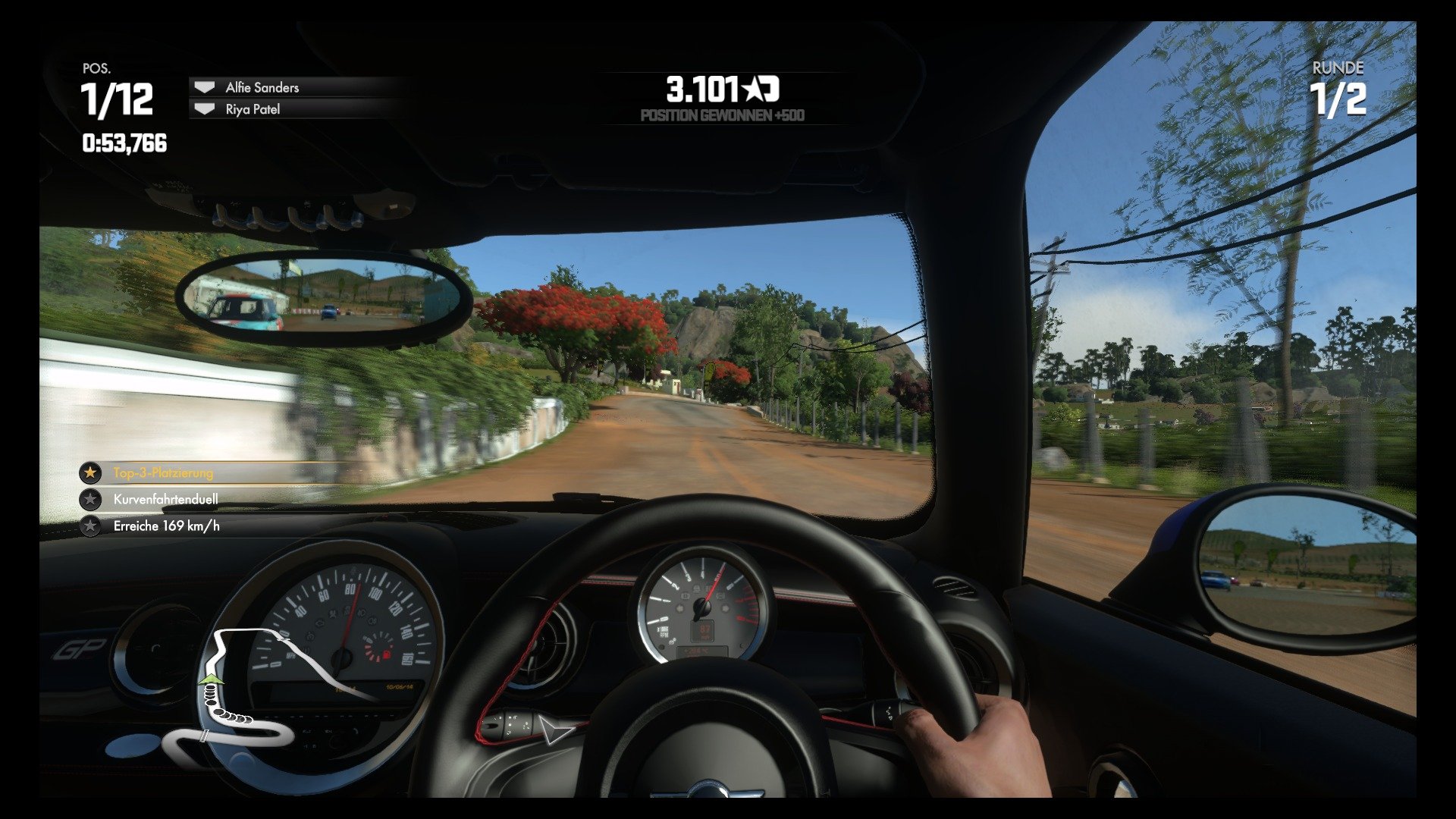1456x819 pixels.
Task: Toggle the Kurvenfahrtenduell objective
Action: pos(165,499)
